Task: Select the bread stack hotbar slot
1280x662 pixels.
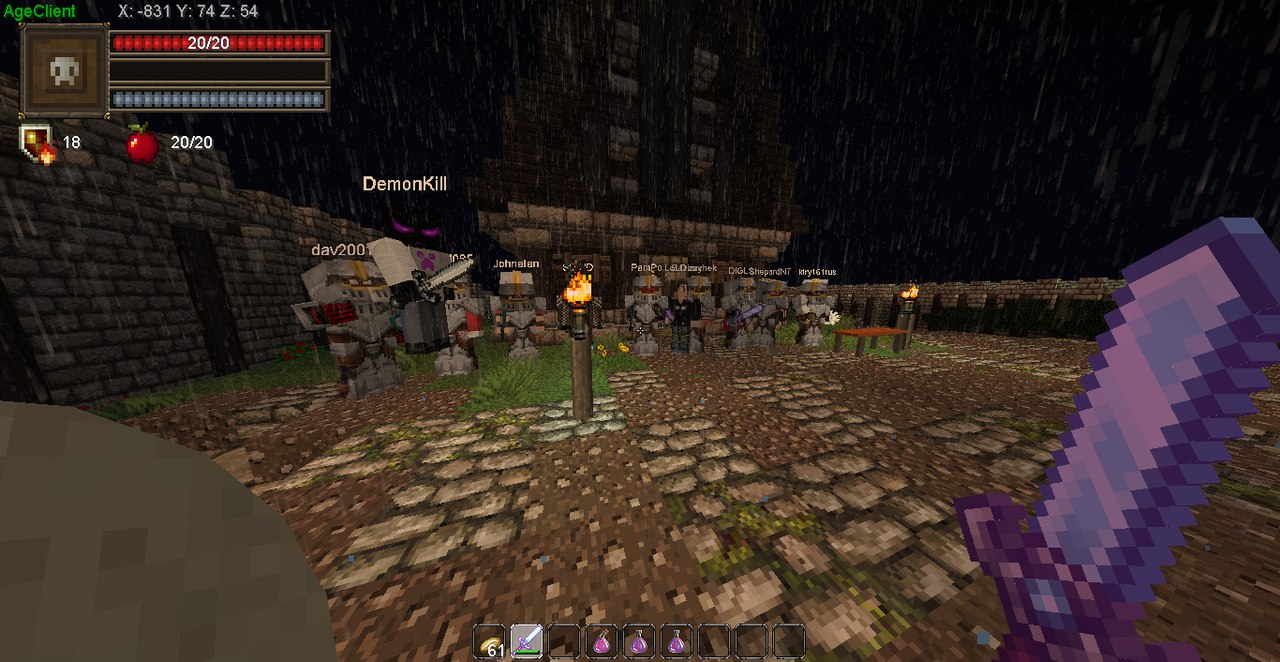Action: point(489,641)
